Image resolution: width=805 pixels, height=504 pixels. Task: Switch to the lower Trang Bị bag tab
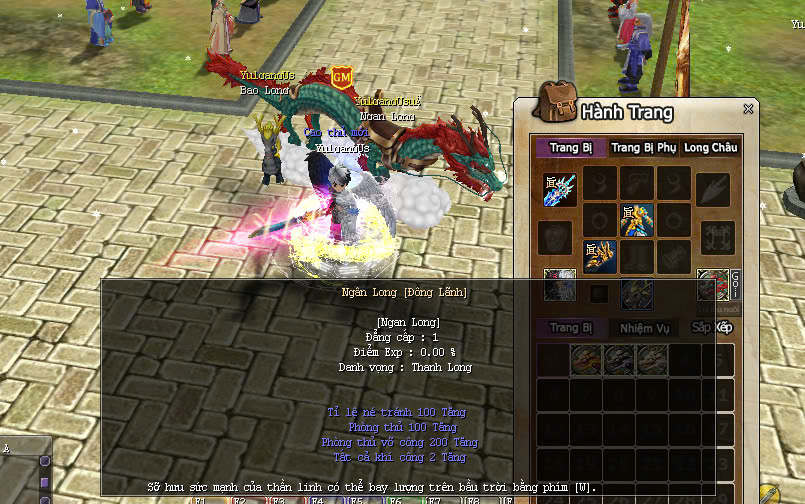pyautogui.click(x=571, y=327)
